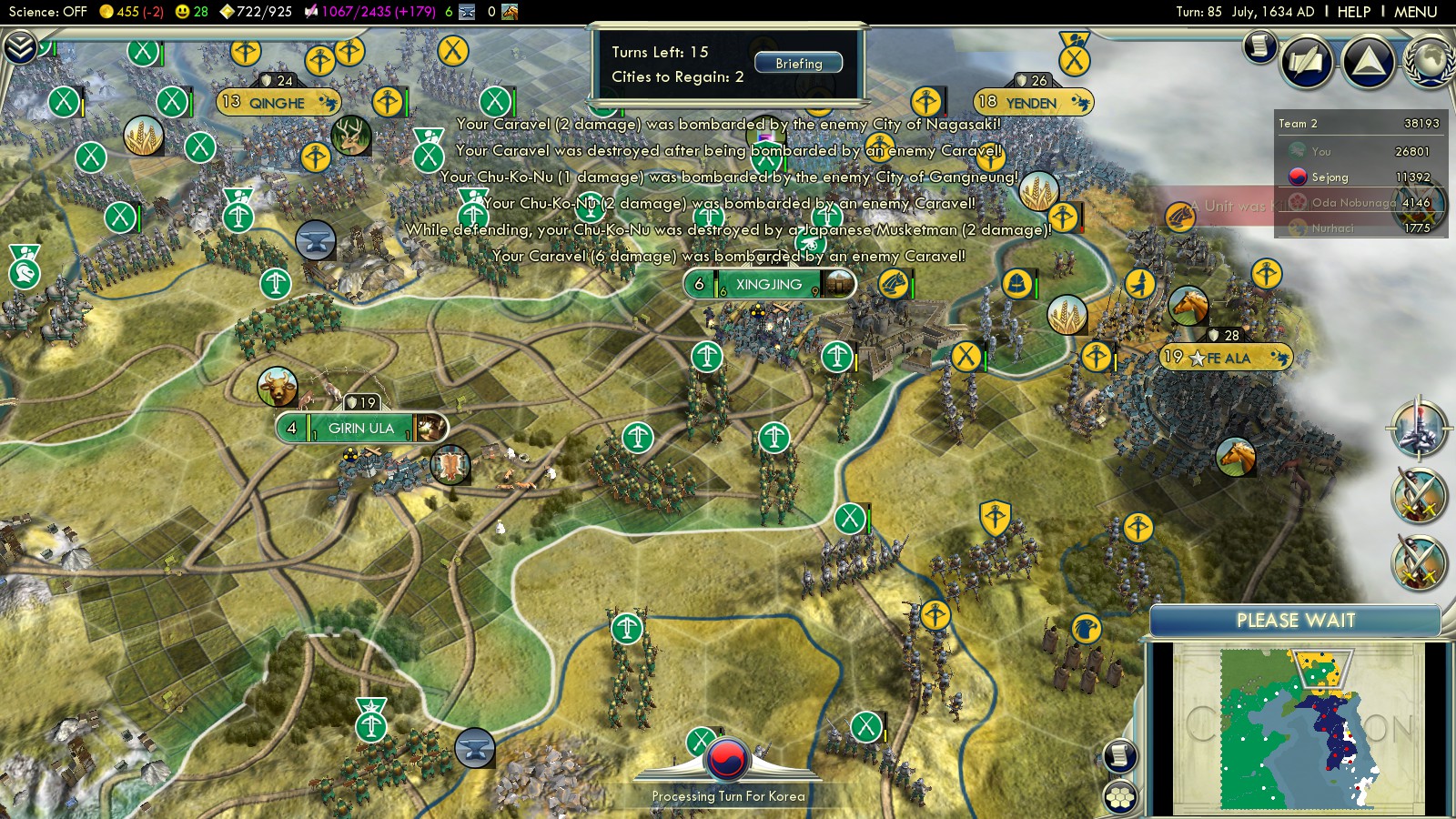This screenshot has height=819, width=1456.
Task: Select the Girin Ula city banner
Action: (361, 428)
